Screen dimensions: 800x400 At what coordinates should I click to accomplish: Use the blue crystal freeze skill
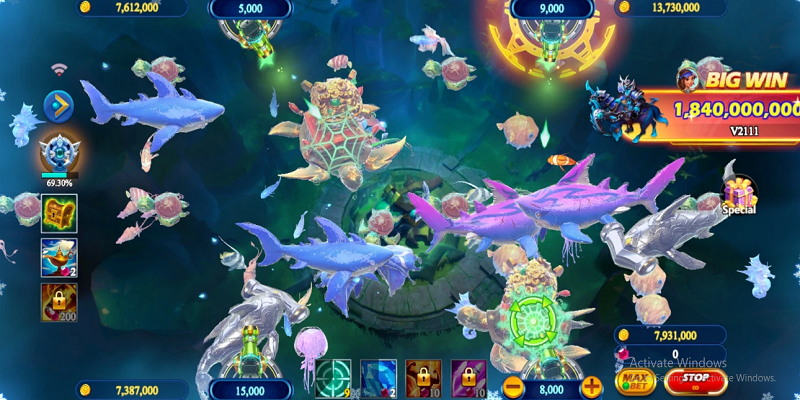click(378, 379)
